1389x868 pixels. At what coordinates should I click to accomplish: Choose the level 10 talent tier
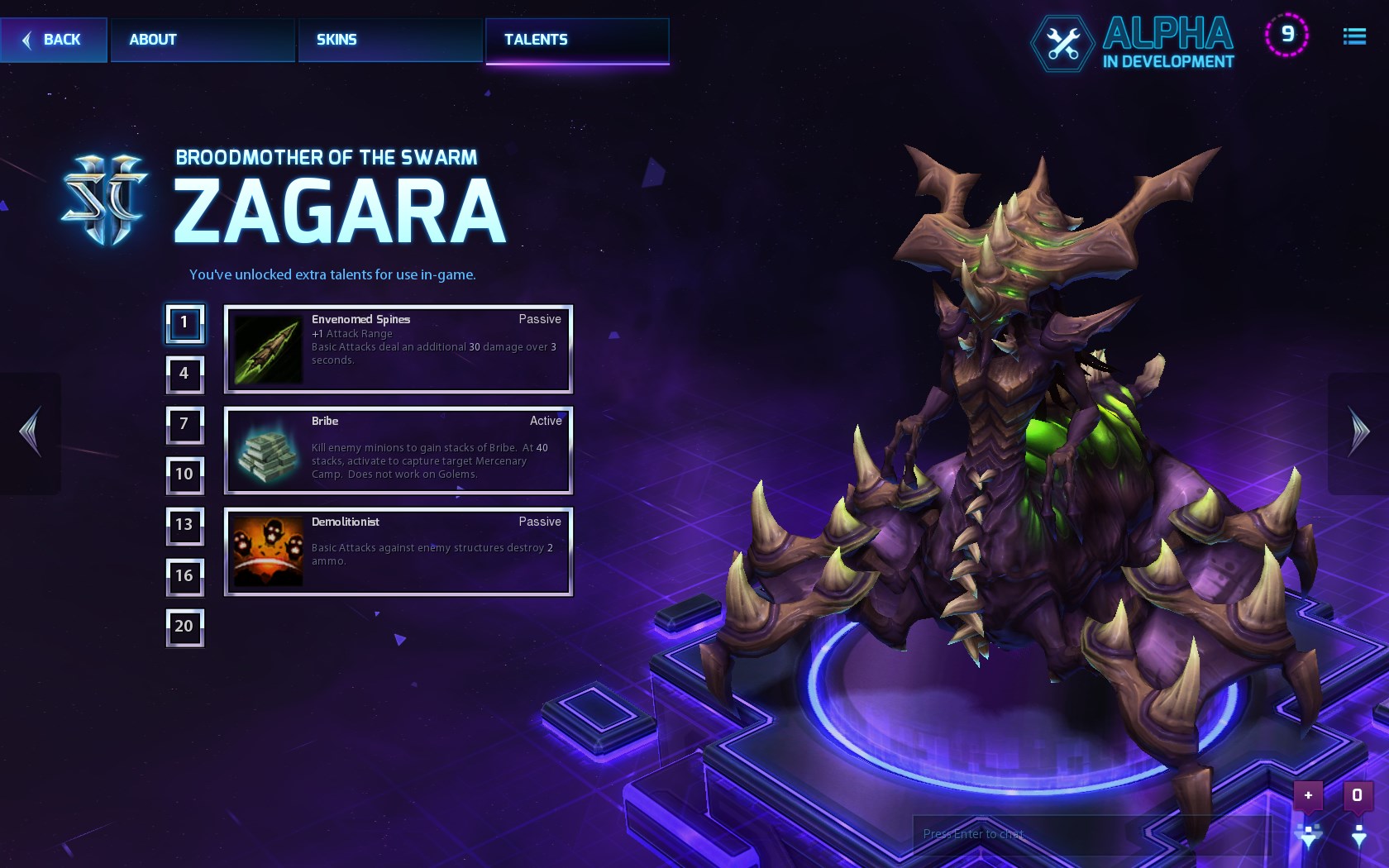point(184,475)
